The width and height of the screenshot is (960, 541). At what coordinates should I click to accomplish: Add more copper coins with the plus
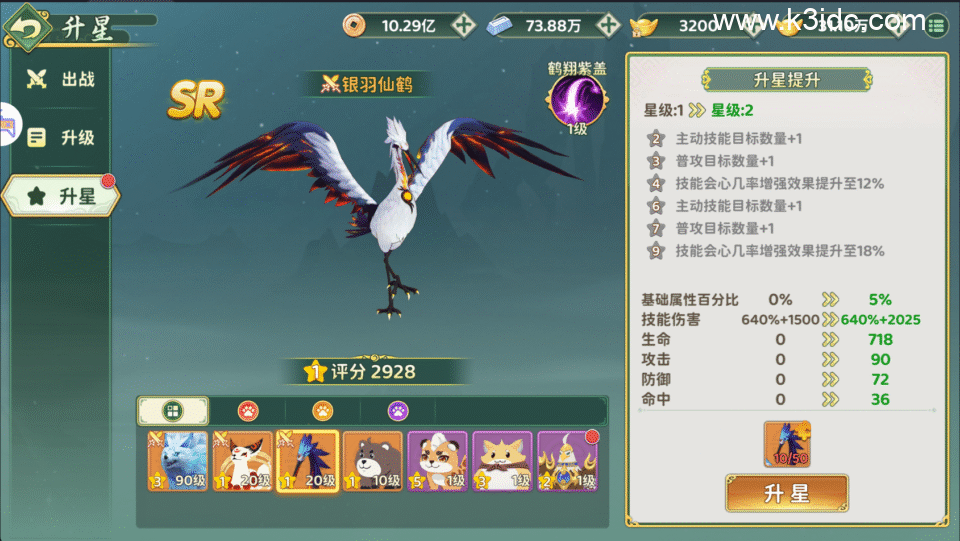(x=463, y=26)
